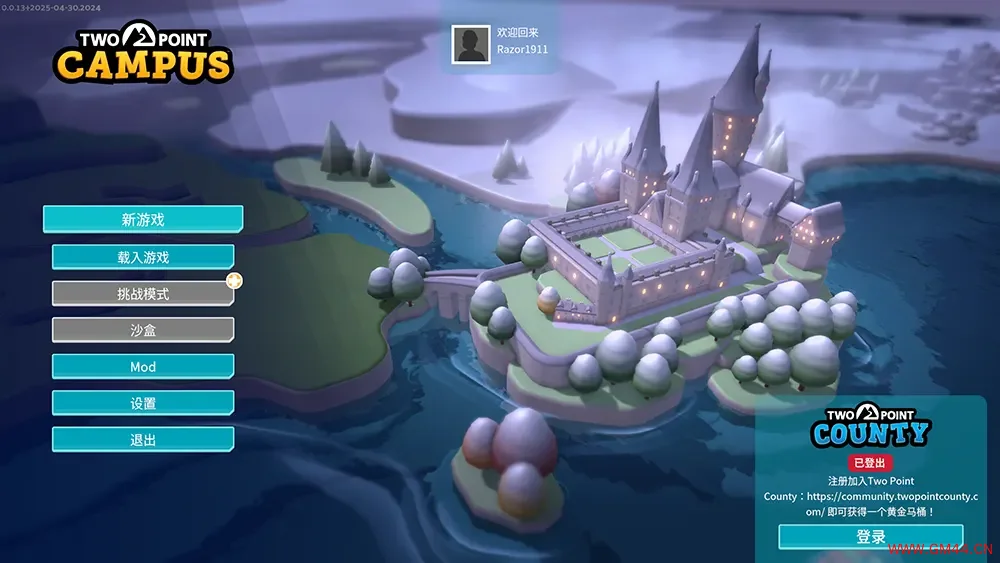Screen dimensions: 1000x563
Task: Open the 载入游戏 load game menu
Action: (x=143, y=257)
